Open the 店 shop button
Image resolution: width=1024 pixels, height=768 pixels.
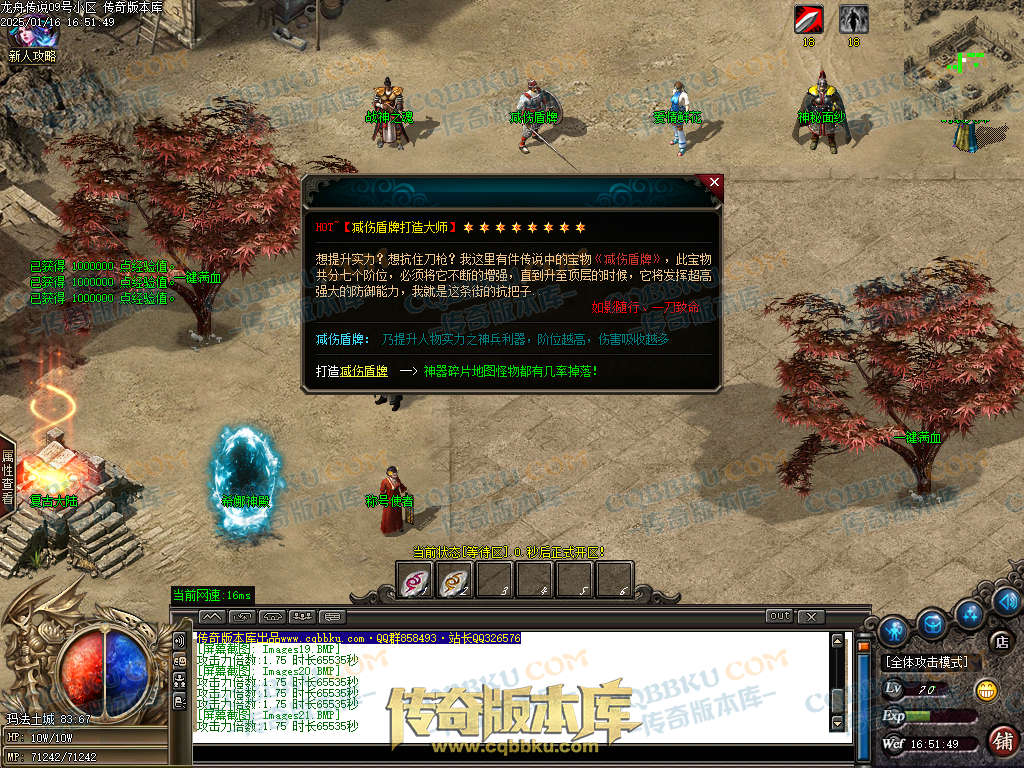1000,641
